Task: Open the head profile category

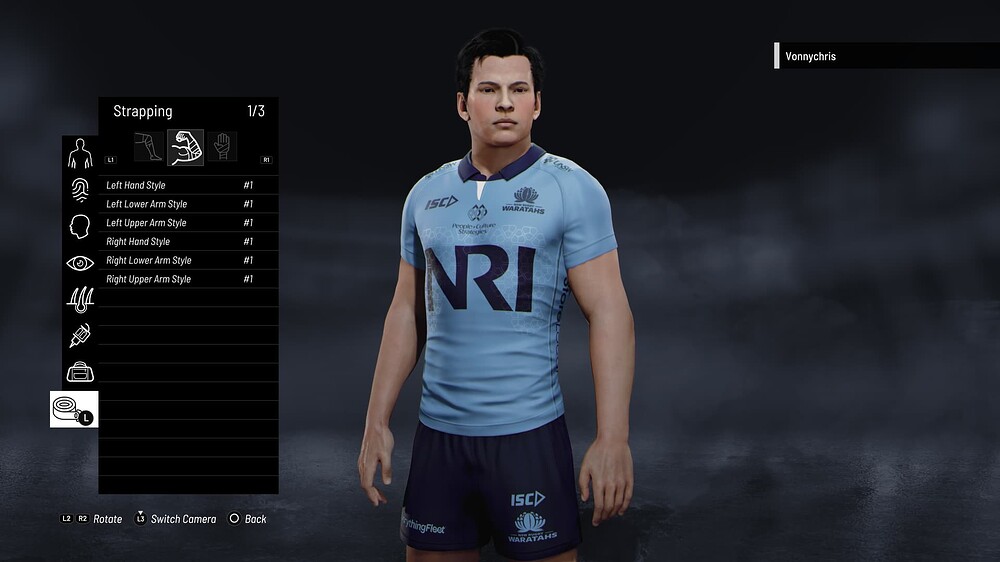Action: tap(80, 227)
